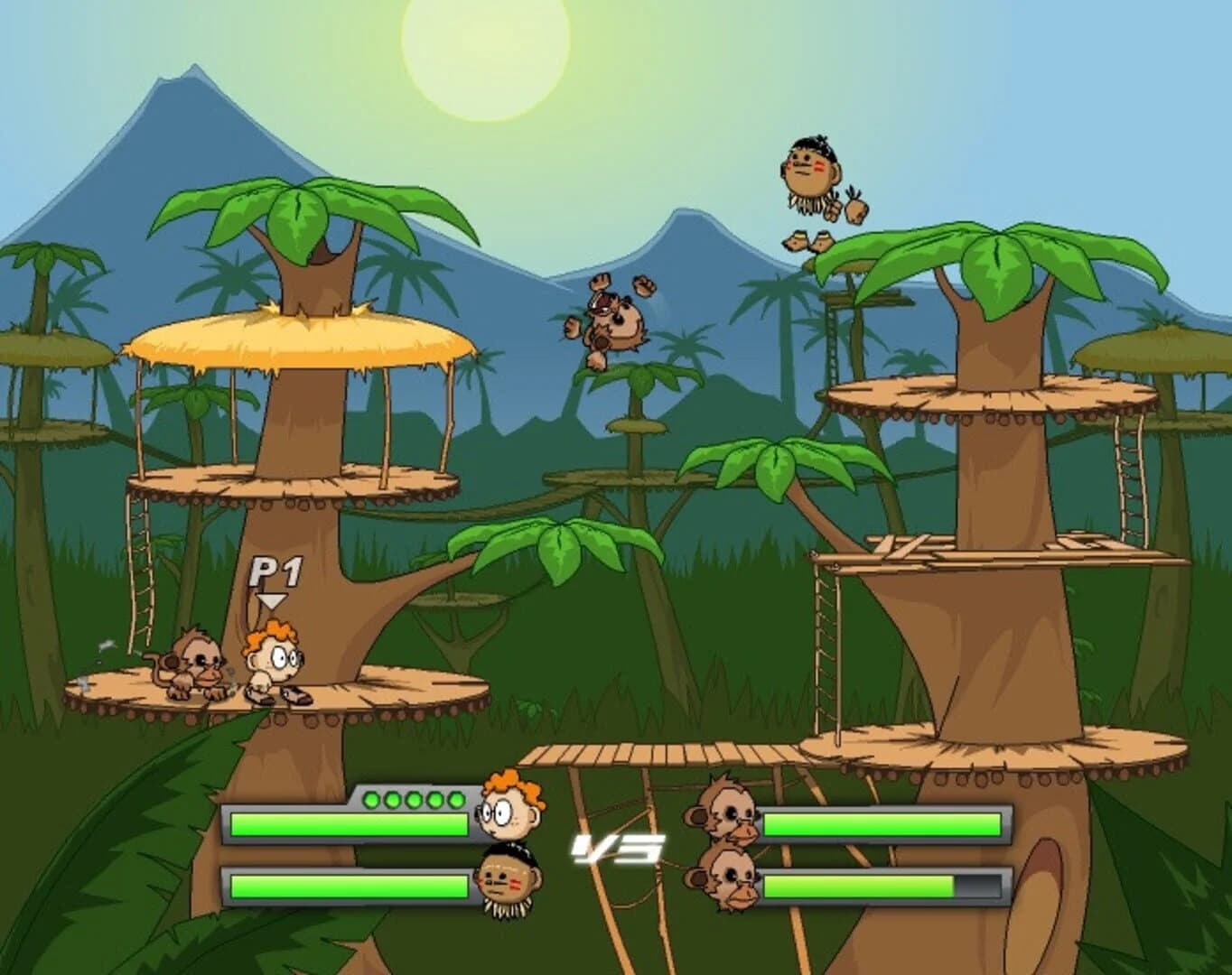This screenshot has height=975, width=1232.
Task: Click the leftmost green ammo dot above the health bar
Action: click(370, 798)
